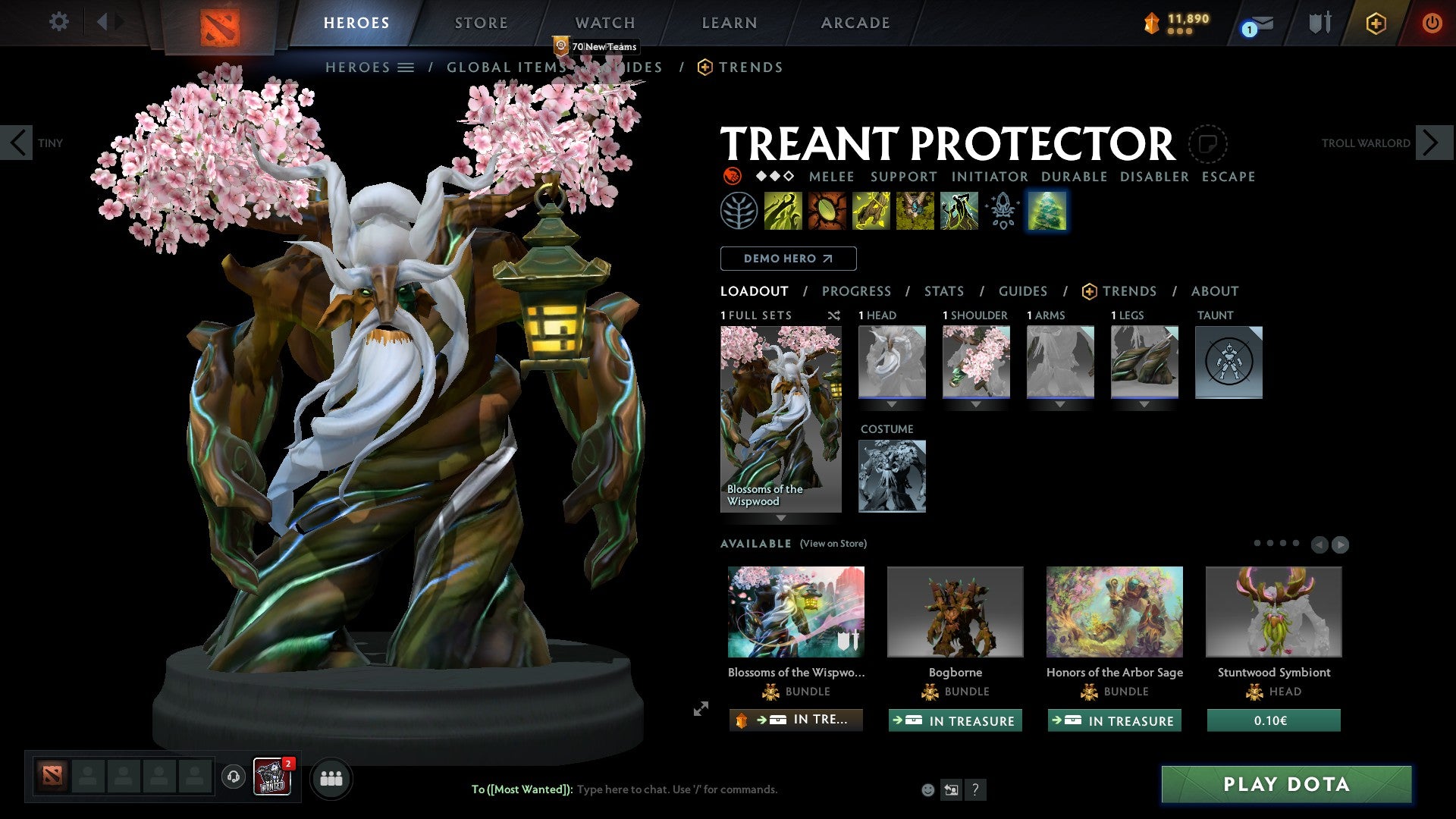Open the Heroes hamburger menu
Viewport: 1456px width, 819px height.
pyautogui.click(x=406, y=67)
